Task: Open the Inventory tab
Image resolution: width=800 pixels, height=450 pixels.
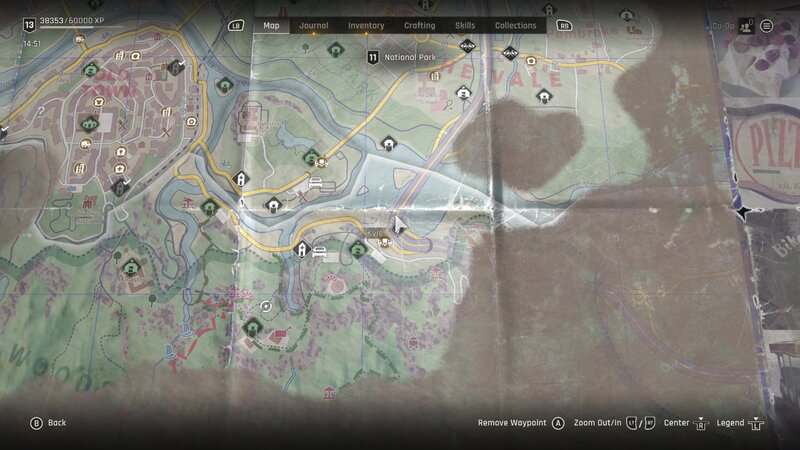Action: click(x=366, y=25)
